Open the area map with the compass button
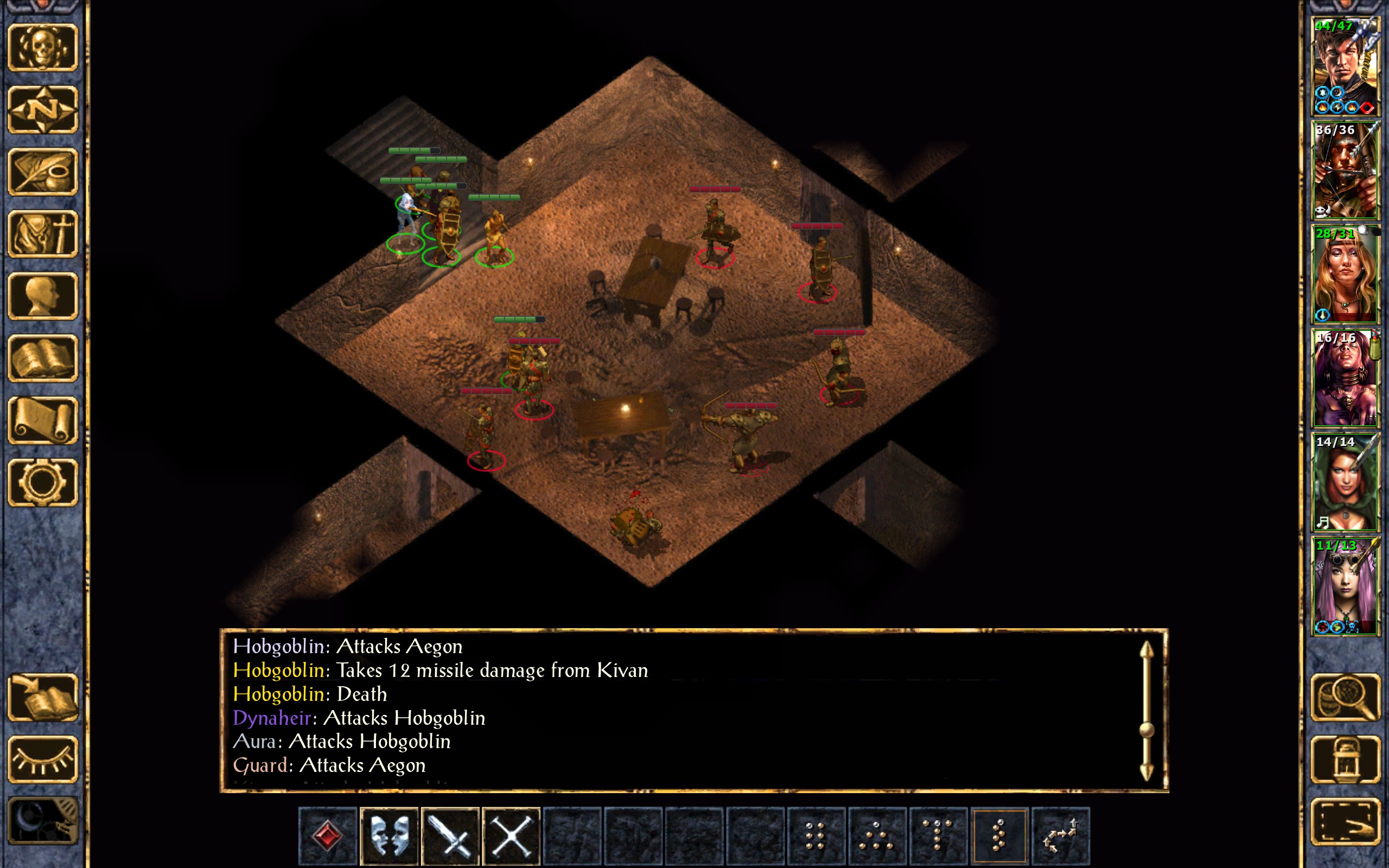Viewport: 1389px width, 868px height. point(43,109)
